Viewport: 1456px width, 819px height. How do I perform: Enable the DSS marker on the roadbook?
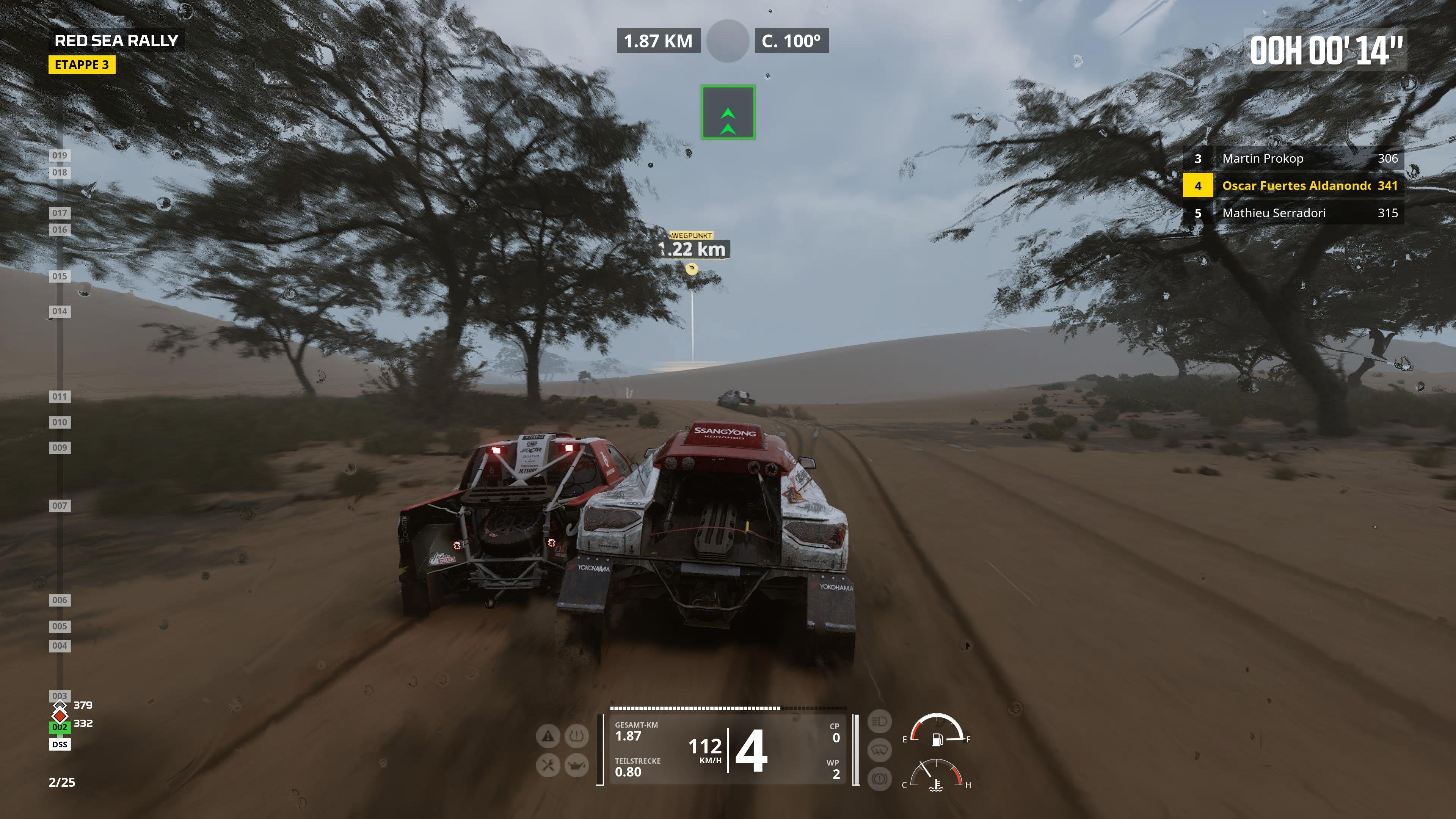60,744
